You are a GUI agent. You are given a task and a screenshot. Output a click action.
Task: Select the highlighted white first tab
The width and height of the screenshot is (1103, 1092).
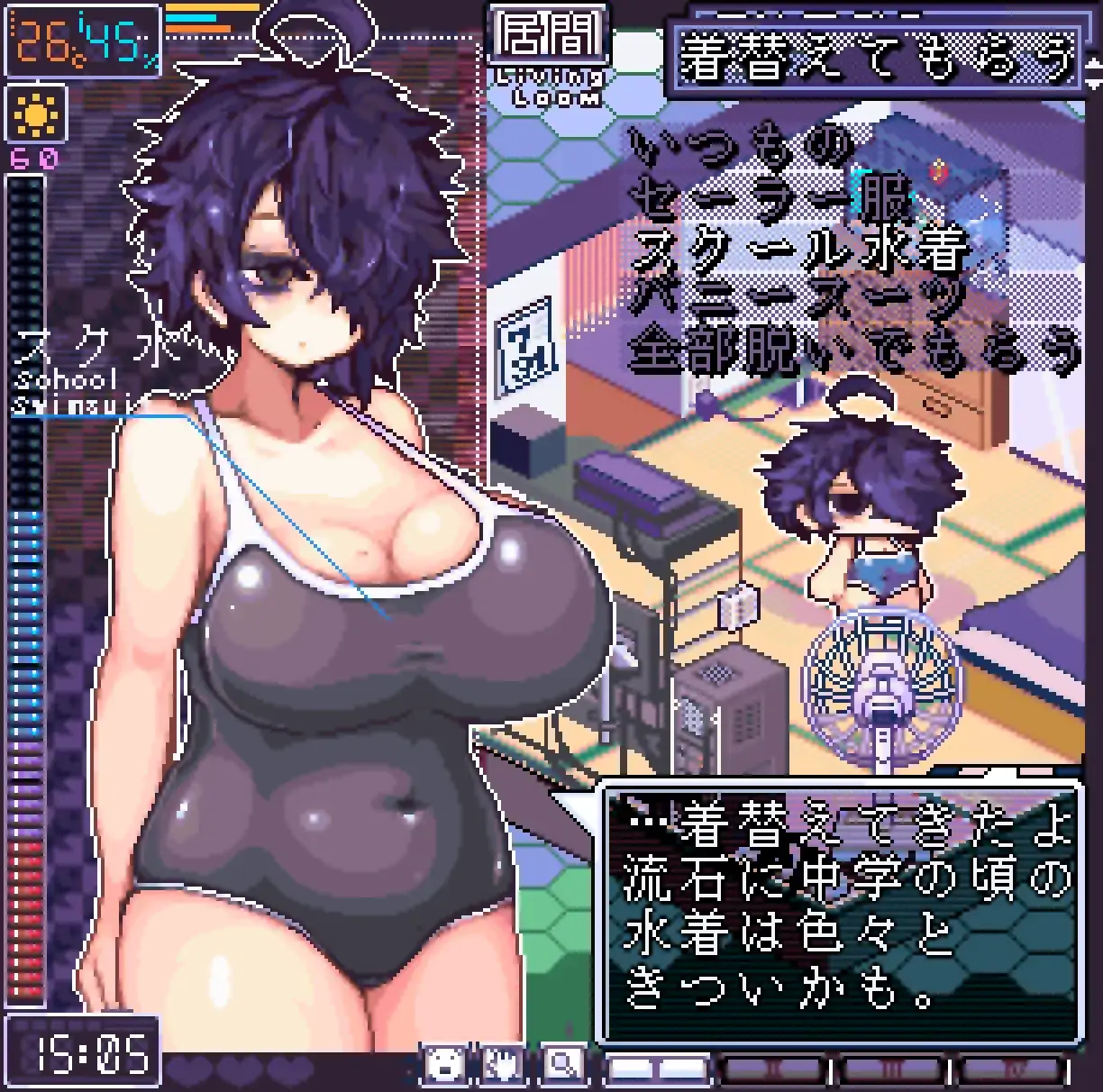coord(657,1069)
